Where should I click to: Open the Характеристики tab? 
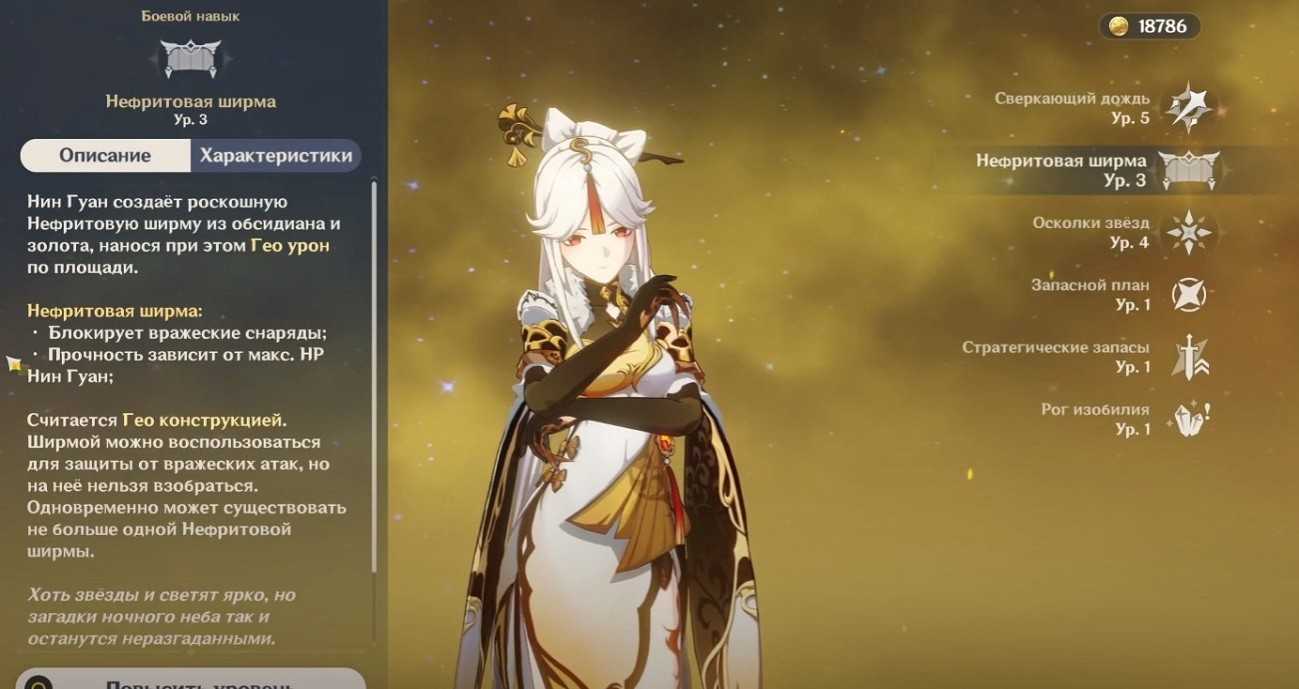point(275,155)
